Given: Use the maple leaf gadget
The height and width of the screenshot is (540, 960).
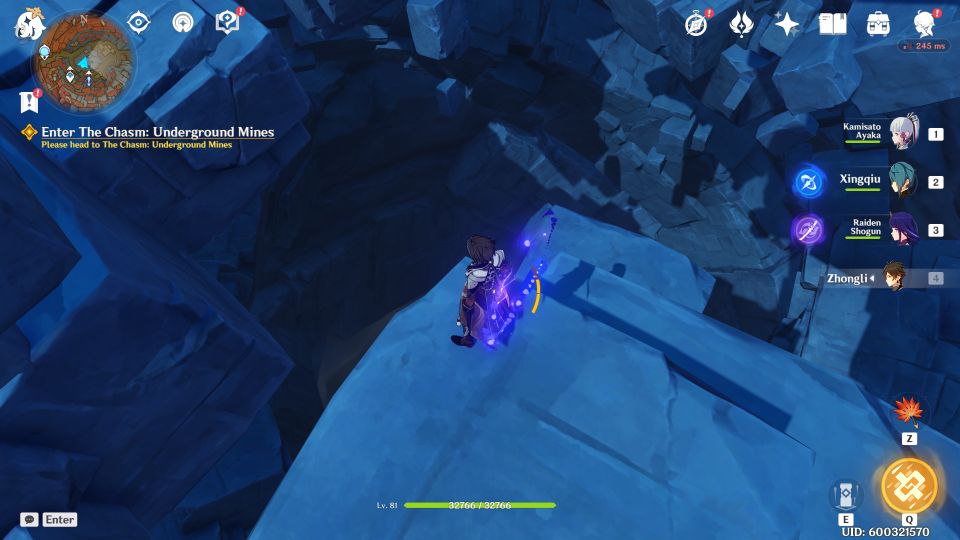Looking at the screenshot, I should (909, 411).
